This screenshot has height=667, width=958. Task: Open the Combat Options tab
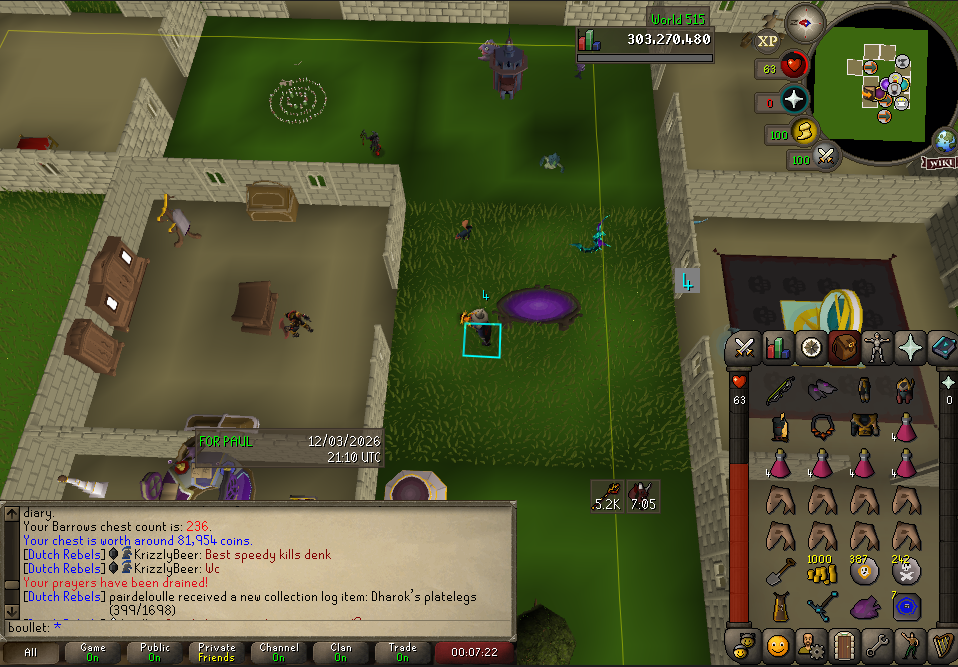pyautogui.click(x=744, y=348)
